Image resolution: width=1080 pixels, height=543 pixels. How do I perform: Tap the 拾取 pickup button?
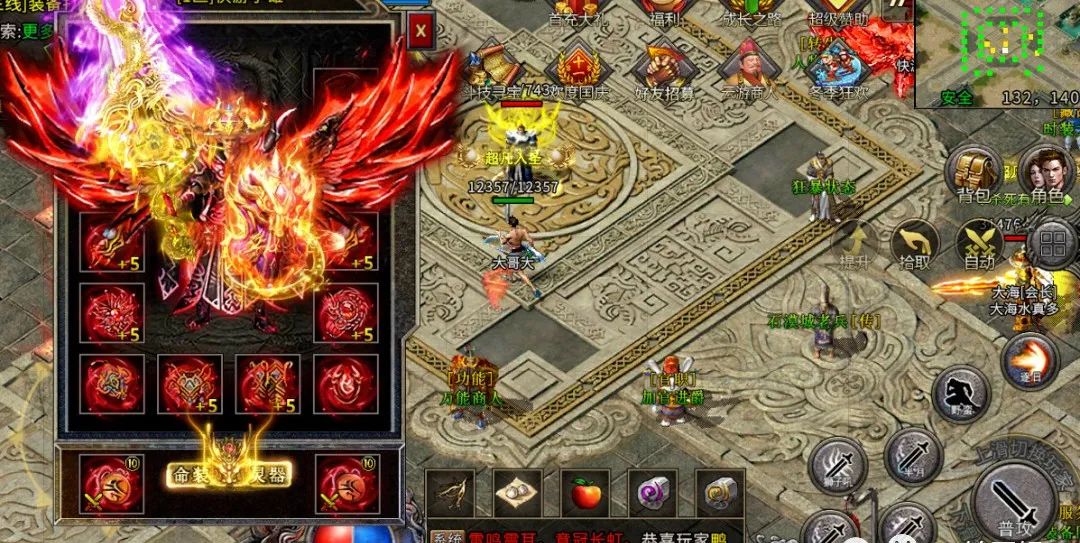[914, 243]
